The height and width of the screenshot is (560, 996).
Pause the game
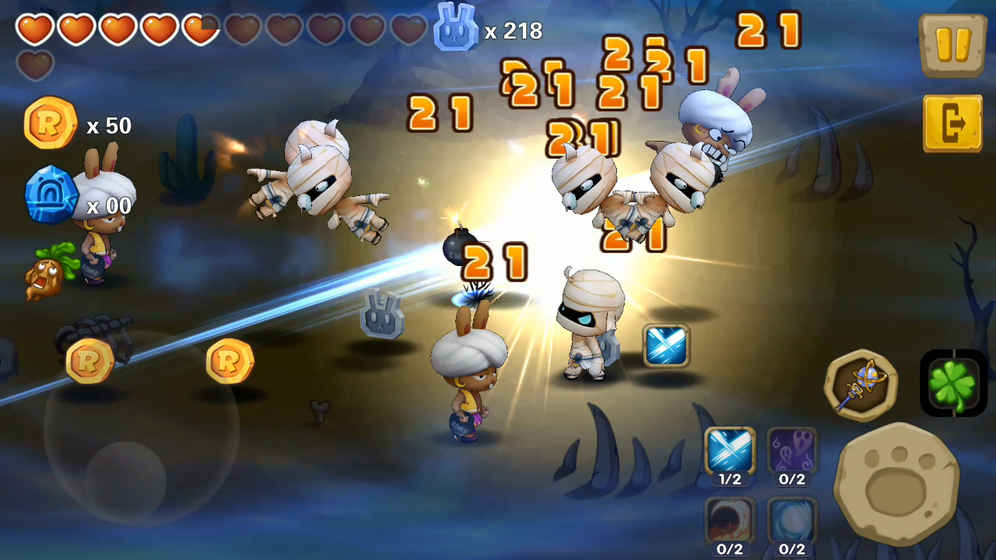951,46
